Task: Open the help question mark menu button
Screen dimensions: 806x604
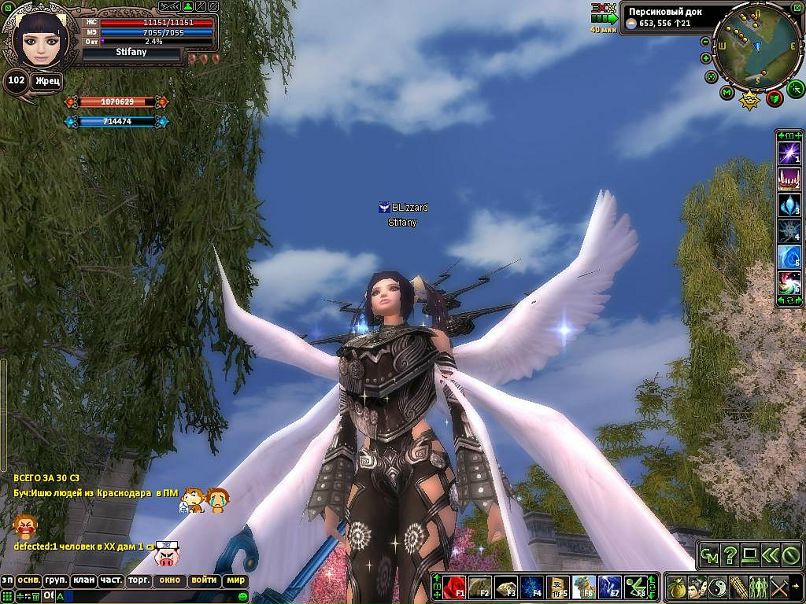Action: (x=729, y=554)
